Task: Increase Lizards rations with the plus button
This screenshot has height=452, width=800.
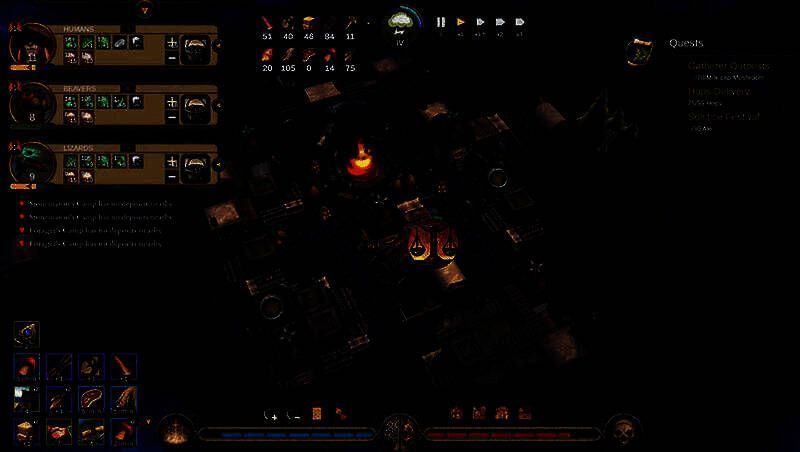Action: click(172, 160)
